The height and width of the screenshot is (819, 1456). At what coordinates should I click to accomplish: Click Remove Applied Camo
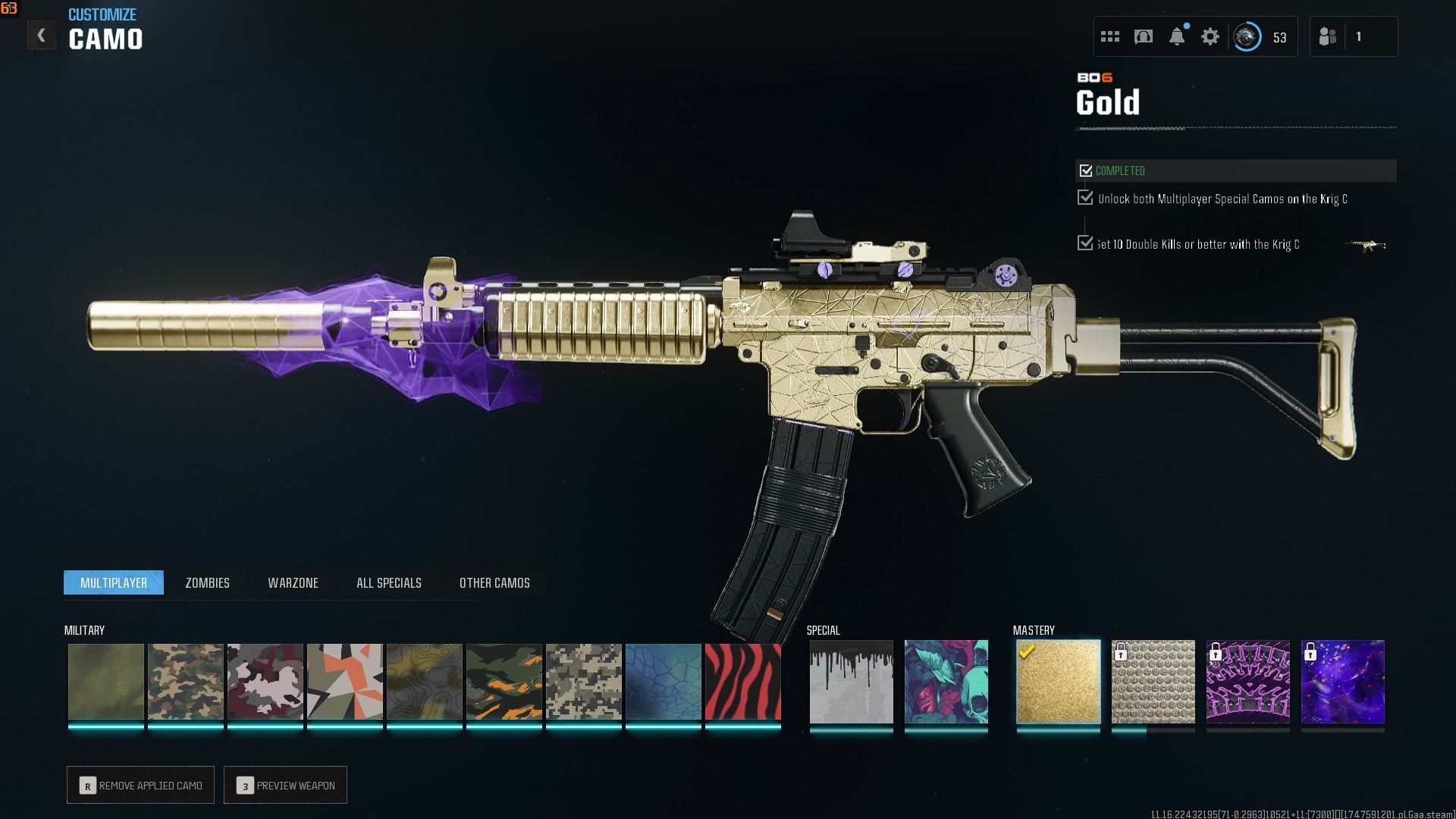(x=141, y=785)
